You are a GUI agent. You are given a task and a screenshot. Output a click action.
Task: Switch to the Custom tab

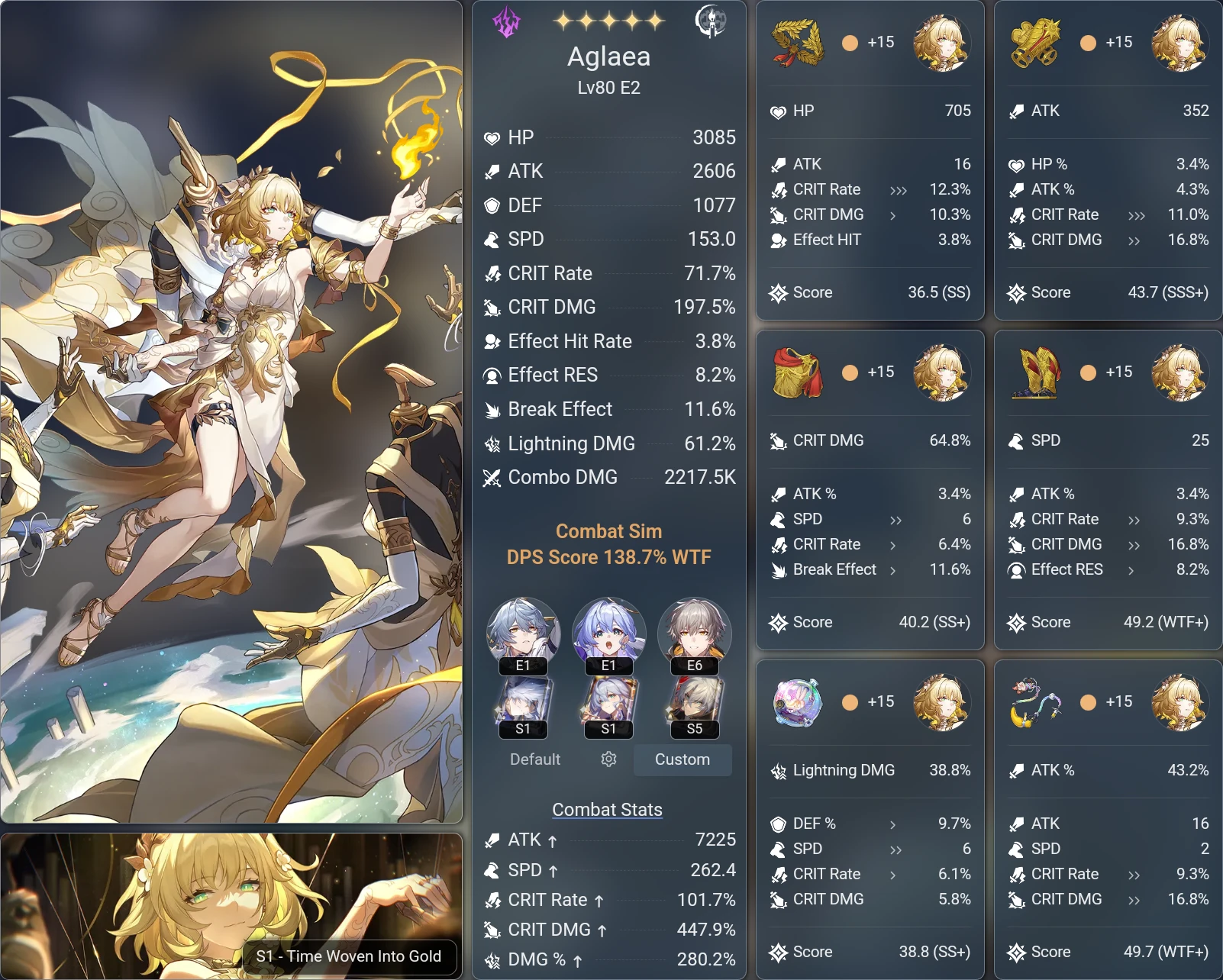coord(682,759)
